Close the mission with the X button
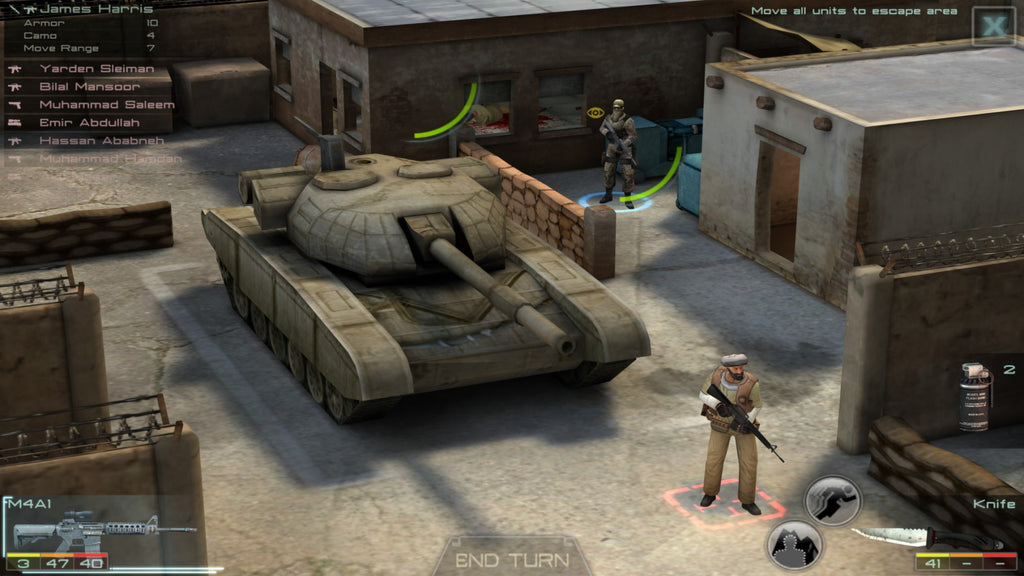Image resolution: width=1024 pixels, height=576 pixels. pyautogui.click(x=994, y=27)
